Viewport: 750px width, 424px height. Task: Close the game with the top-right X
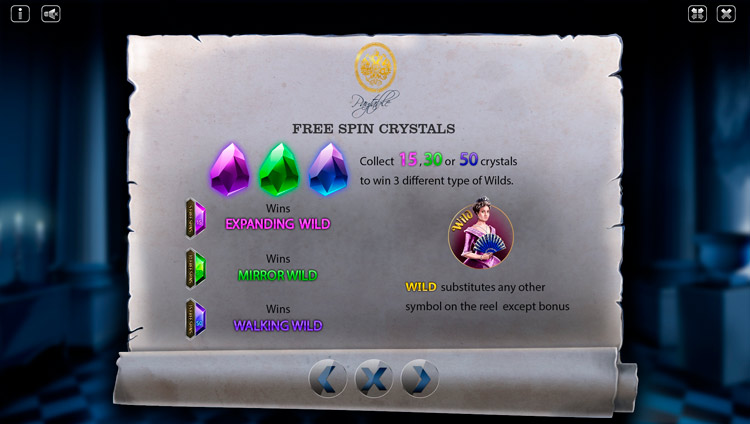727,14
